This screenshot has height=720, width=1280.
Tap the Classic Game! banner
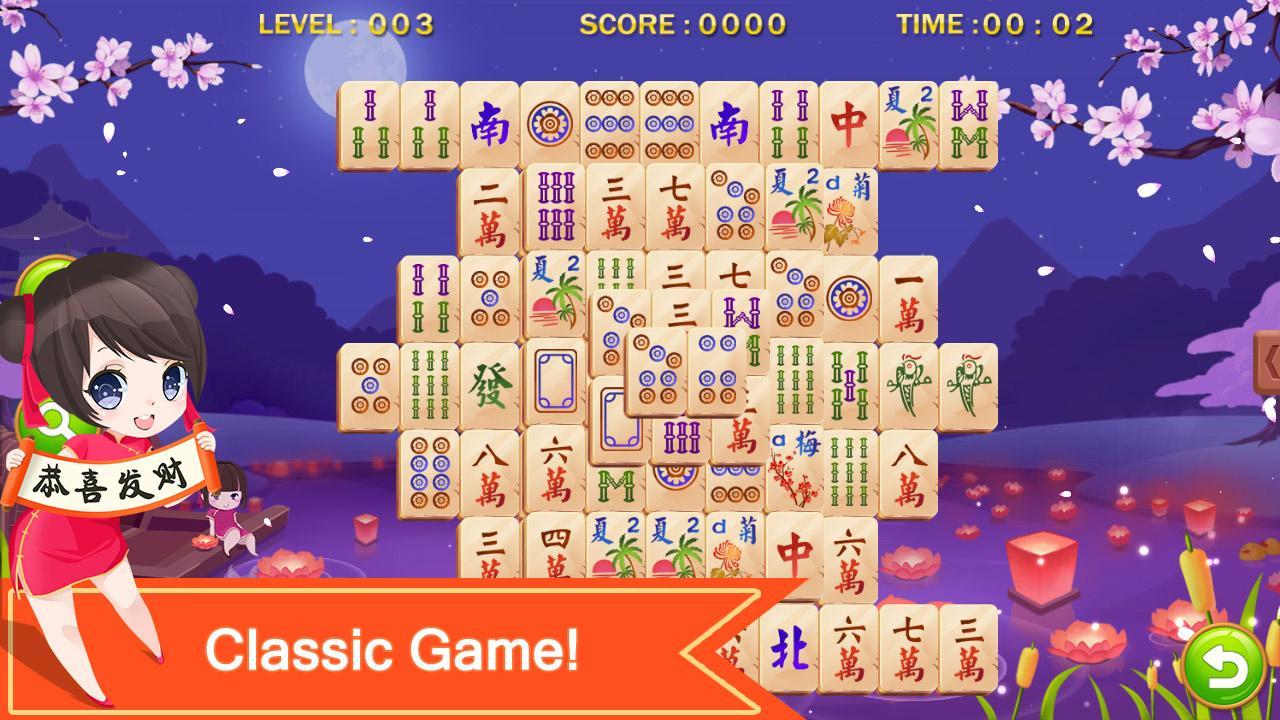point(400,650)
